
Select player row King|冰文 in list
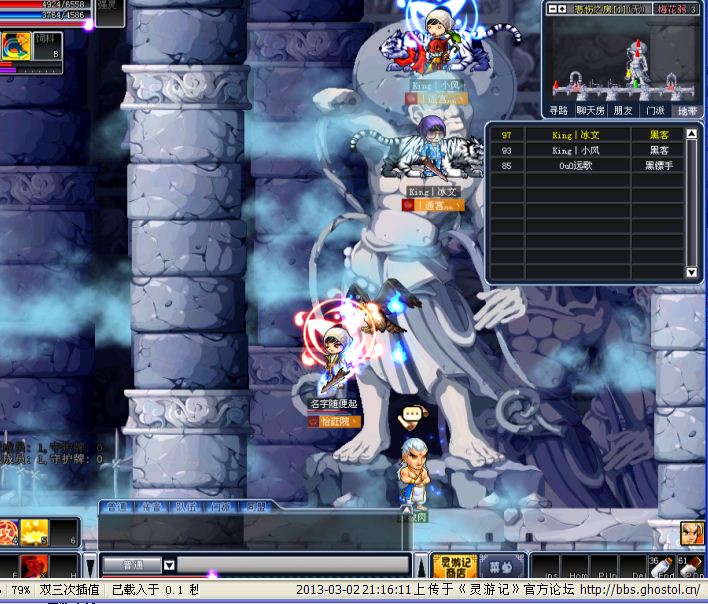coord(589,135)
